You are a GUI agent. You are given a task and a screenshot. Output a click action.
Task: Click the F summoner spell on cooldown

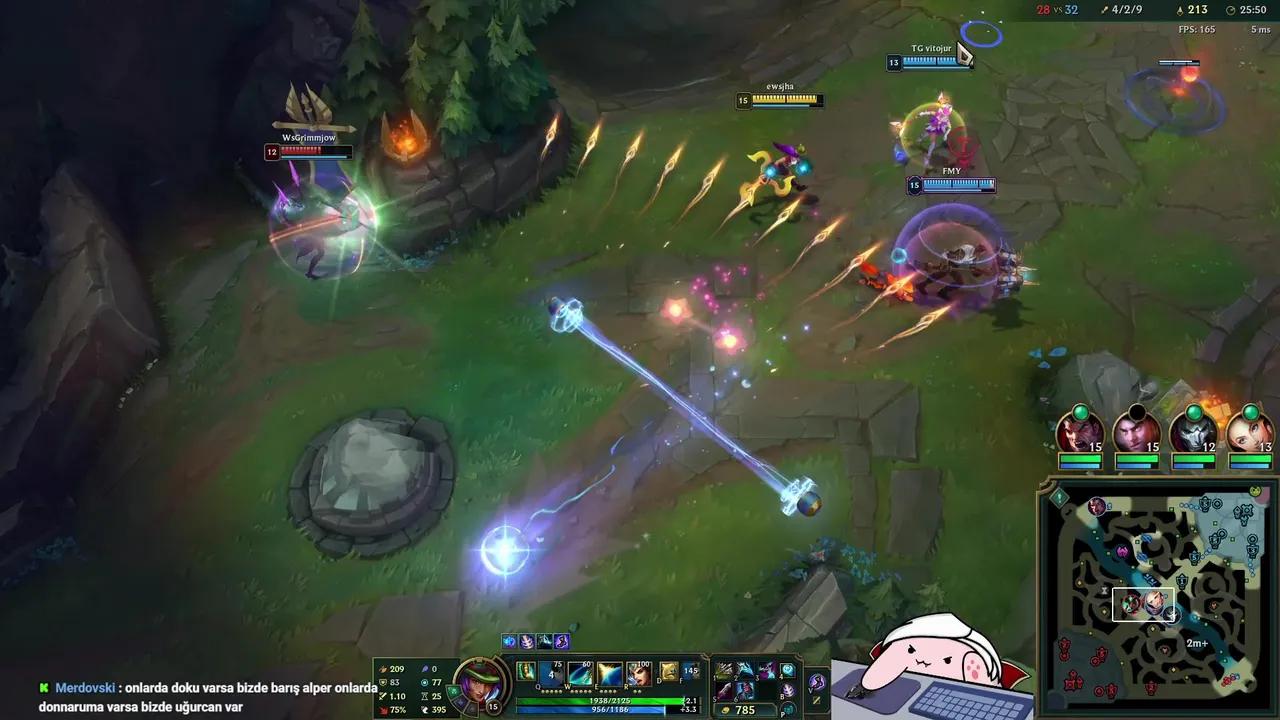pyautogui.click(x=691, y=670)
